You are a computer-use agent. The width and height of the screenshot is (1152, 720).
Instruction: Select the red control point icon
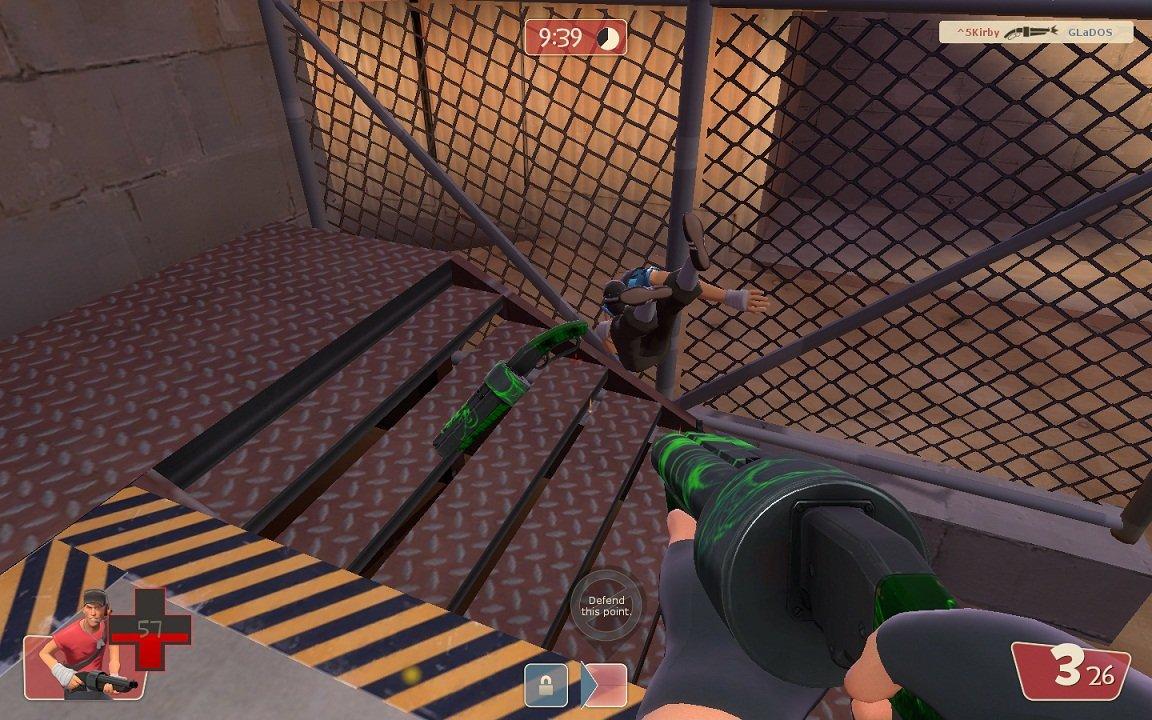[607, 686]
